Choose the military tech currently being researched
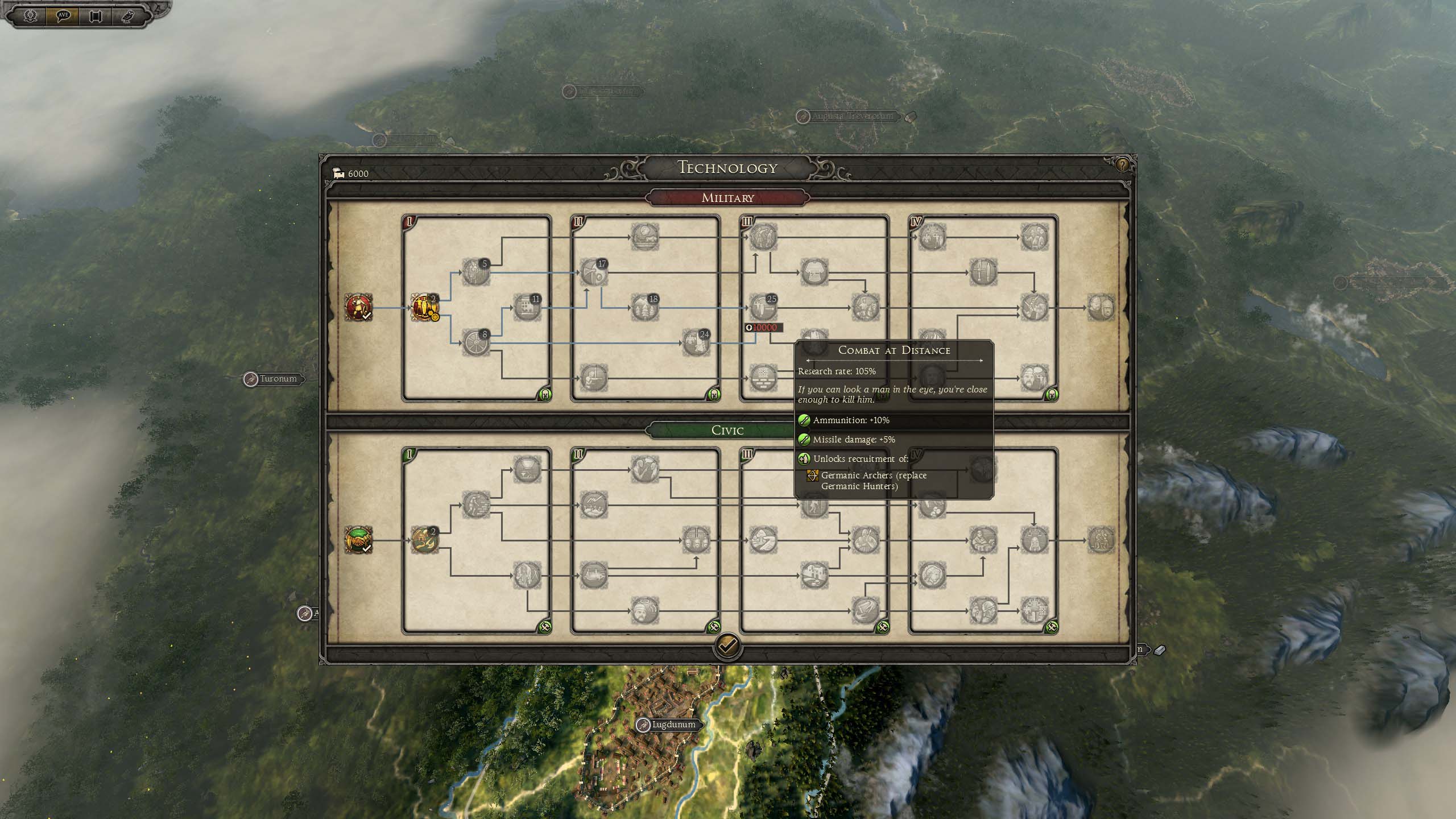Screen dimensions: 1456x819 [424, 308]
